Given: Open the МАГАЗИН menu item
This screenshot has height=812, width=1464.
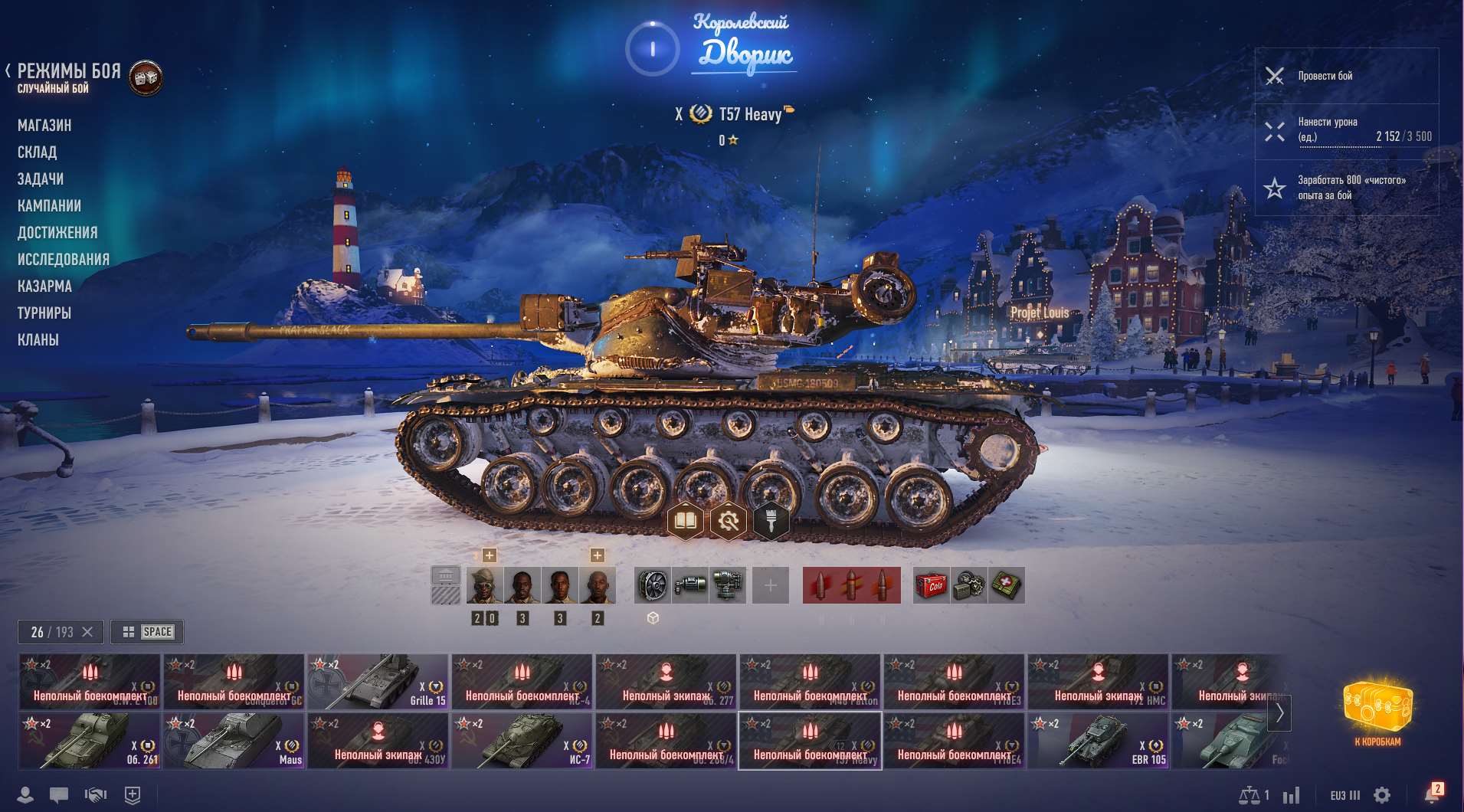Looking at the screenshot, I should (x=46, y=125).
